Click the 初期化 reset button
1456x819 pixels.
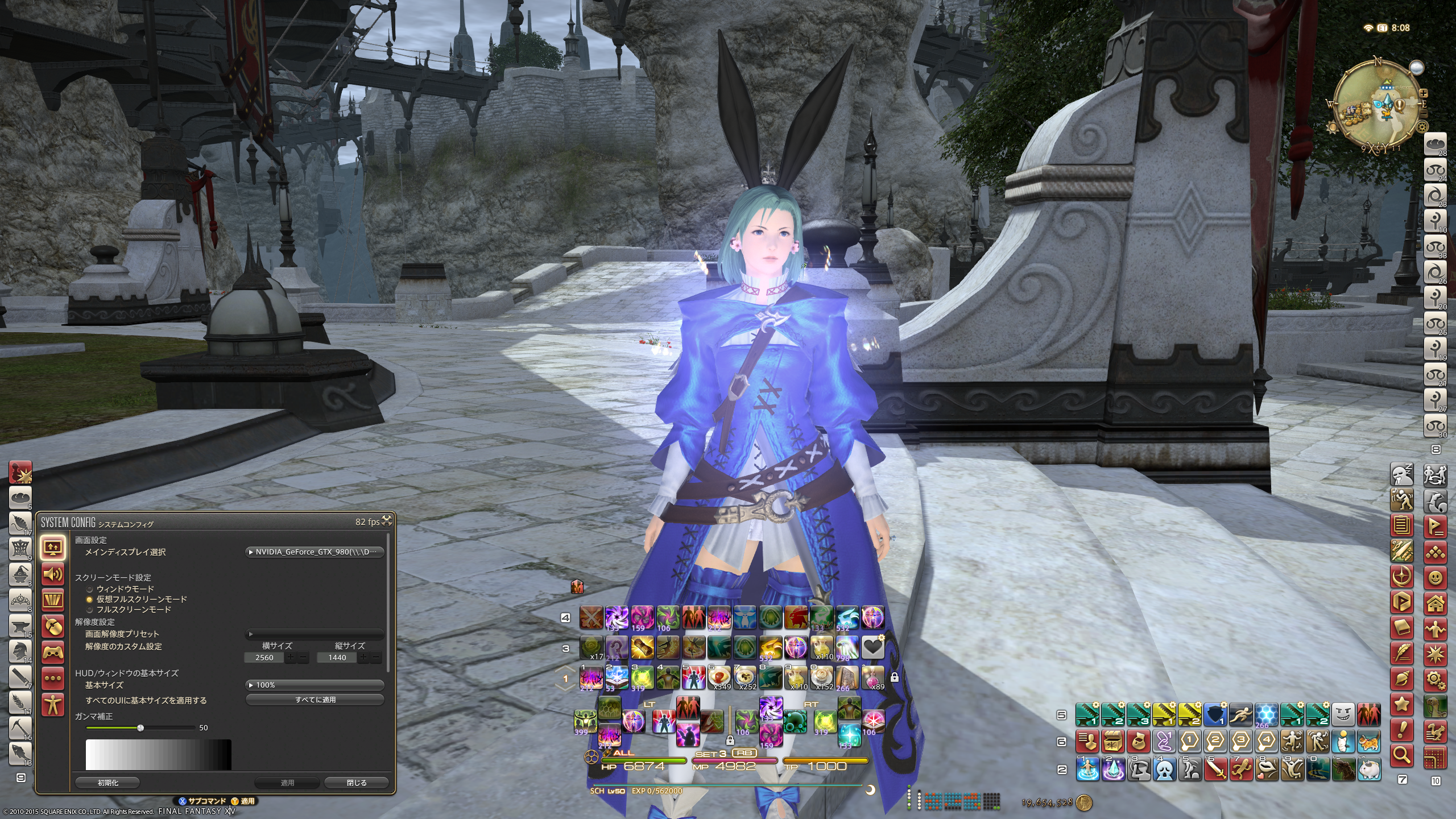click(x=107, y=783)
